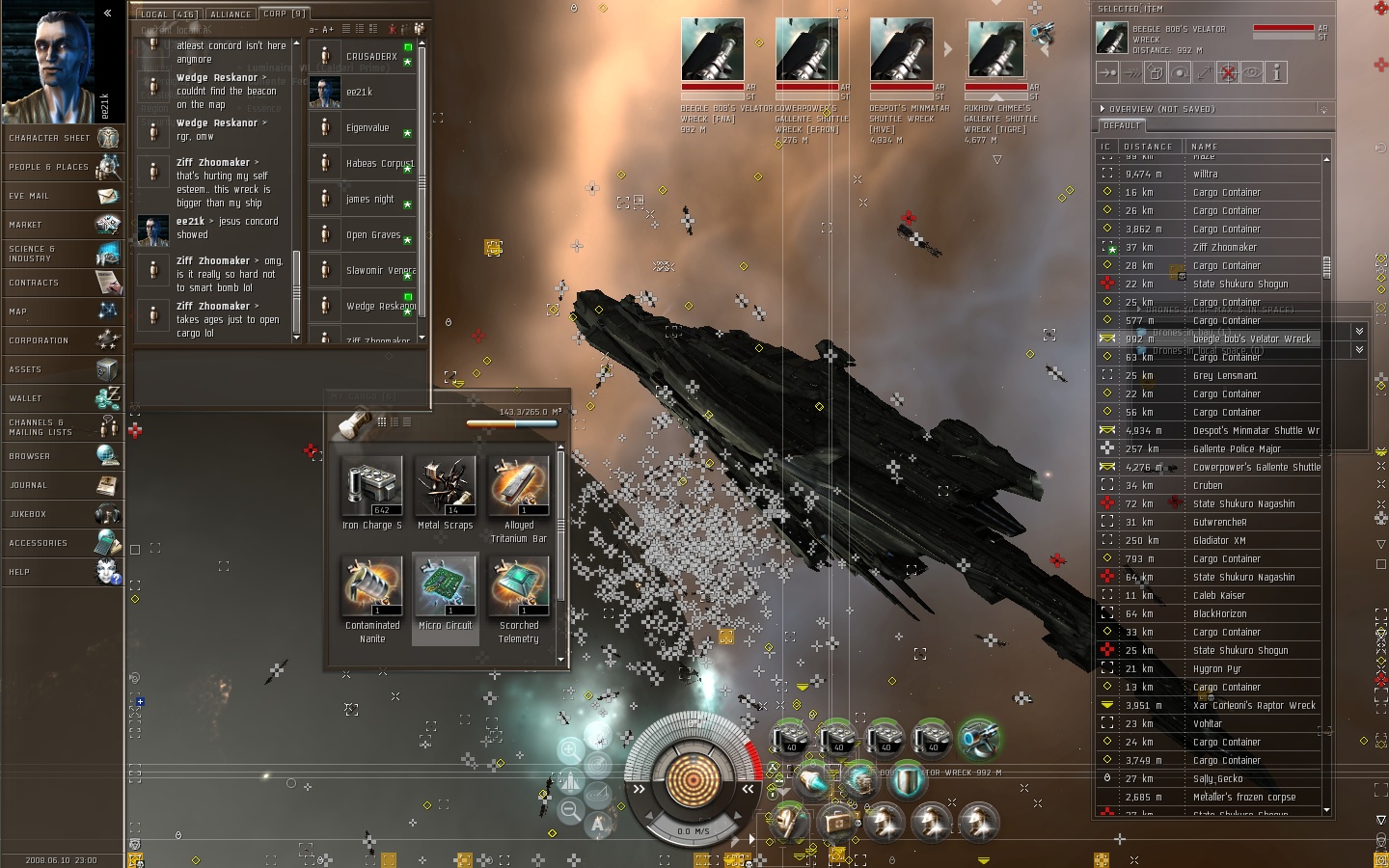Open the Default overview tab

1122,125
